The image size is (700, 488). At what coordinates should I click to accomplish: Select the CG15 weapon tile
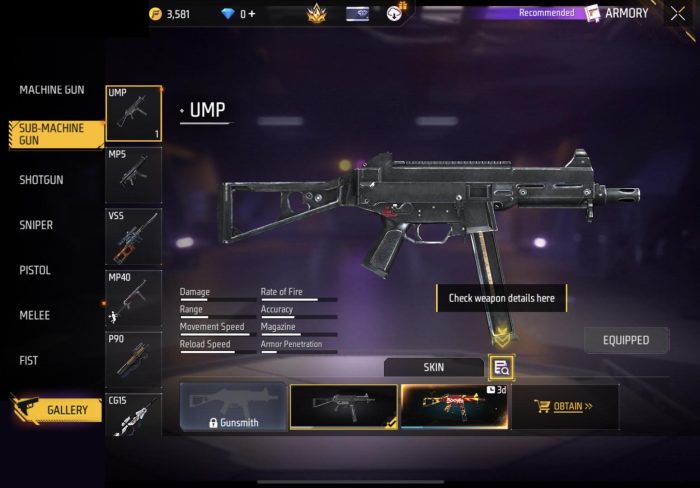coord(133,415)
